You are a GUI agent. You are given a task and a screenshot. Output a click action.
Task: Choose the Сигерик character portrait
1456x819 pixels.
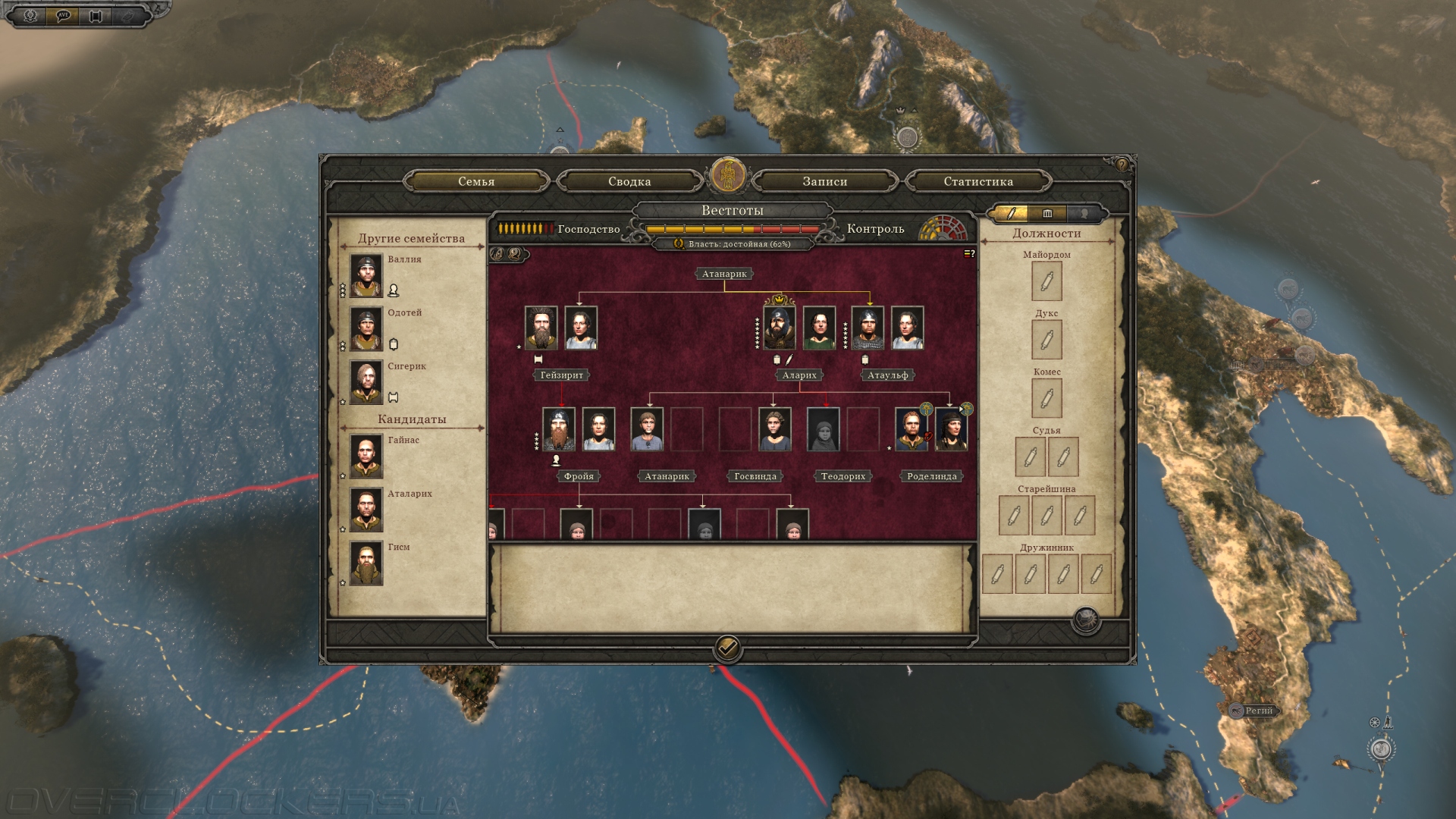click(366, 381)
